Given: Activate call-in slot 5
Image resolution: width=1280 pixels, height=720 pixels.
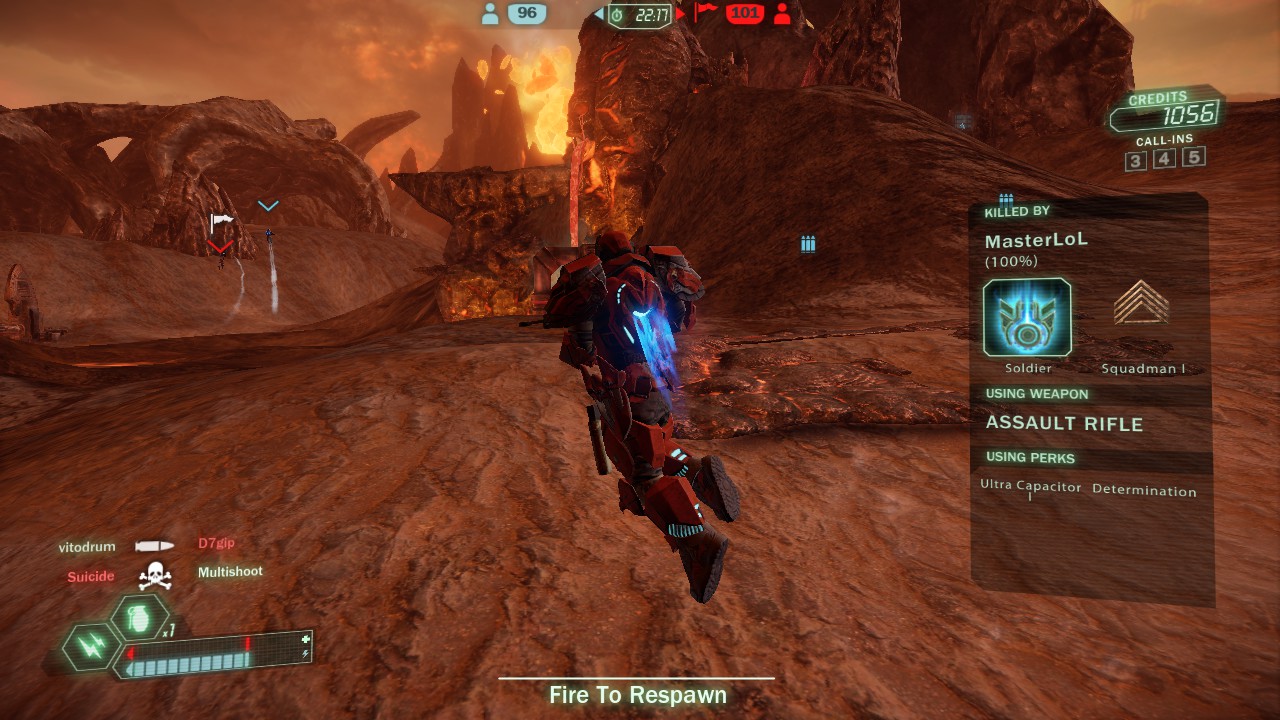Looking at the screenshot, I should tap(1193, 156).
